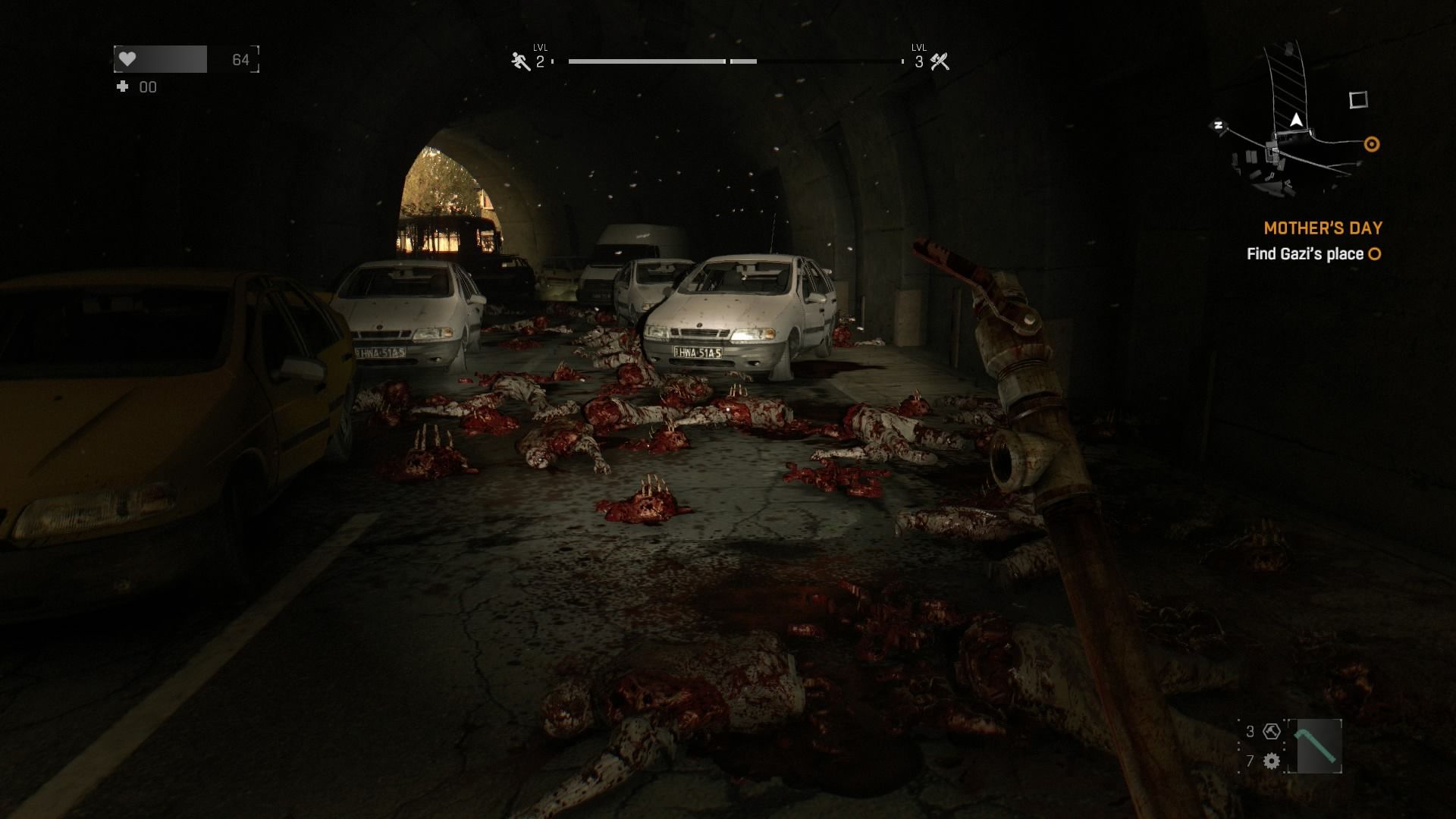
Task: Select the equipped pipe weapon slot
Action: [1314, 746]
